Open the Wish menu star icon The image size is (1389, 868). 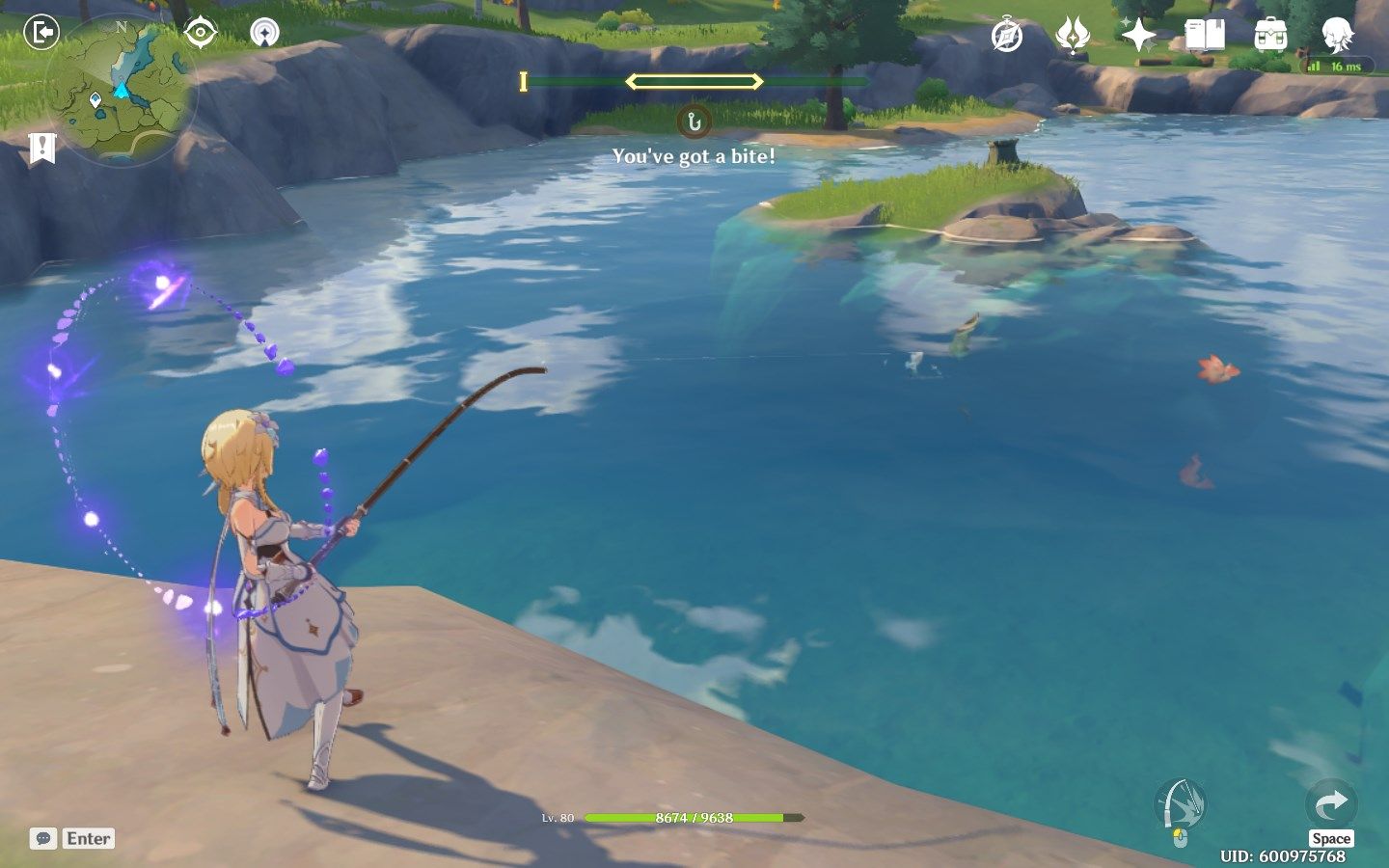[1138, 35]
